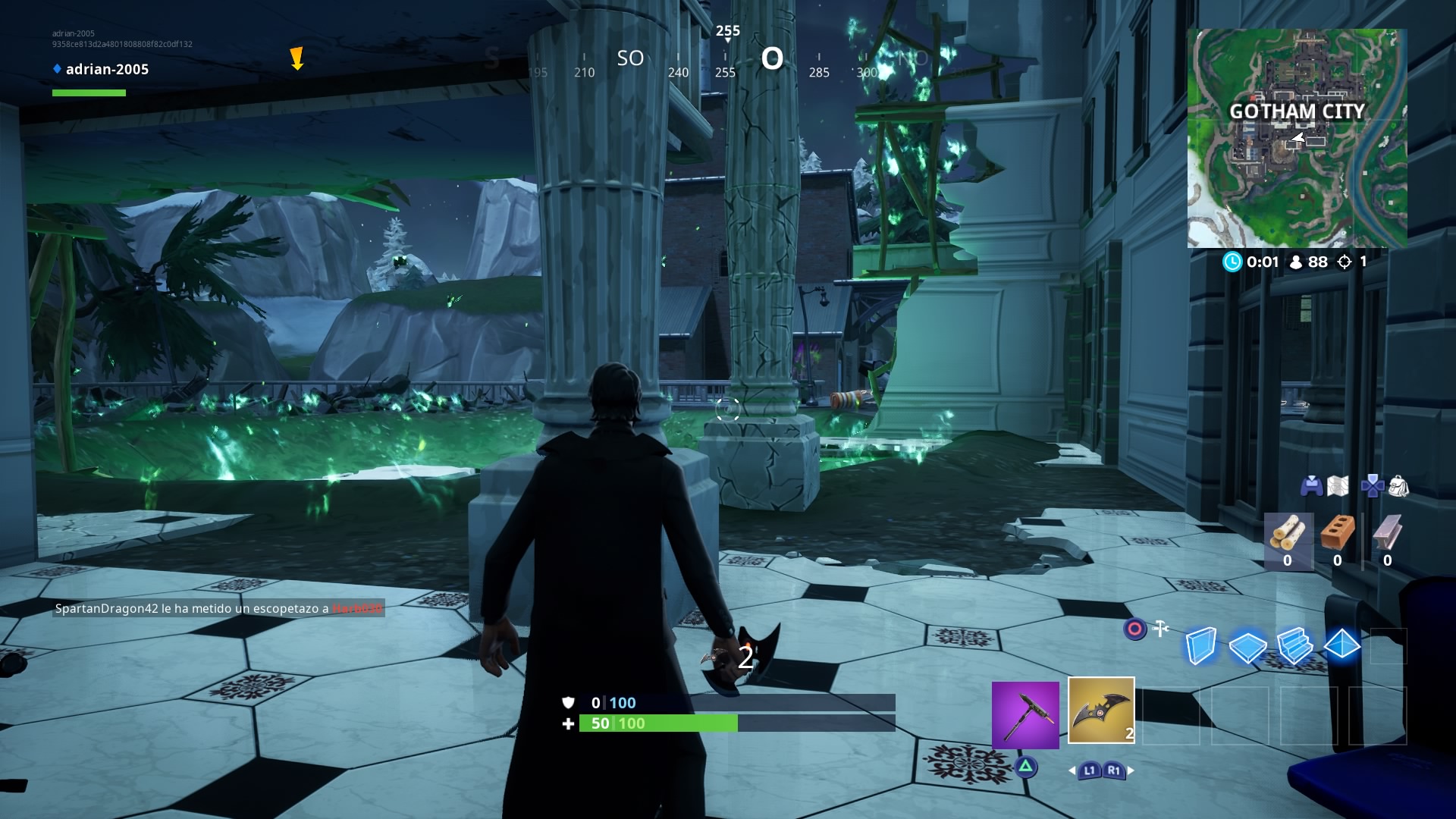Image resolution: width=1456 pixels, height=819 pixels.
Task: Open the folded map icon
Action: tap(1338, 486)
